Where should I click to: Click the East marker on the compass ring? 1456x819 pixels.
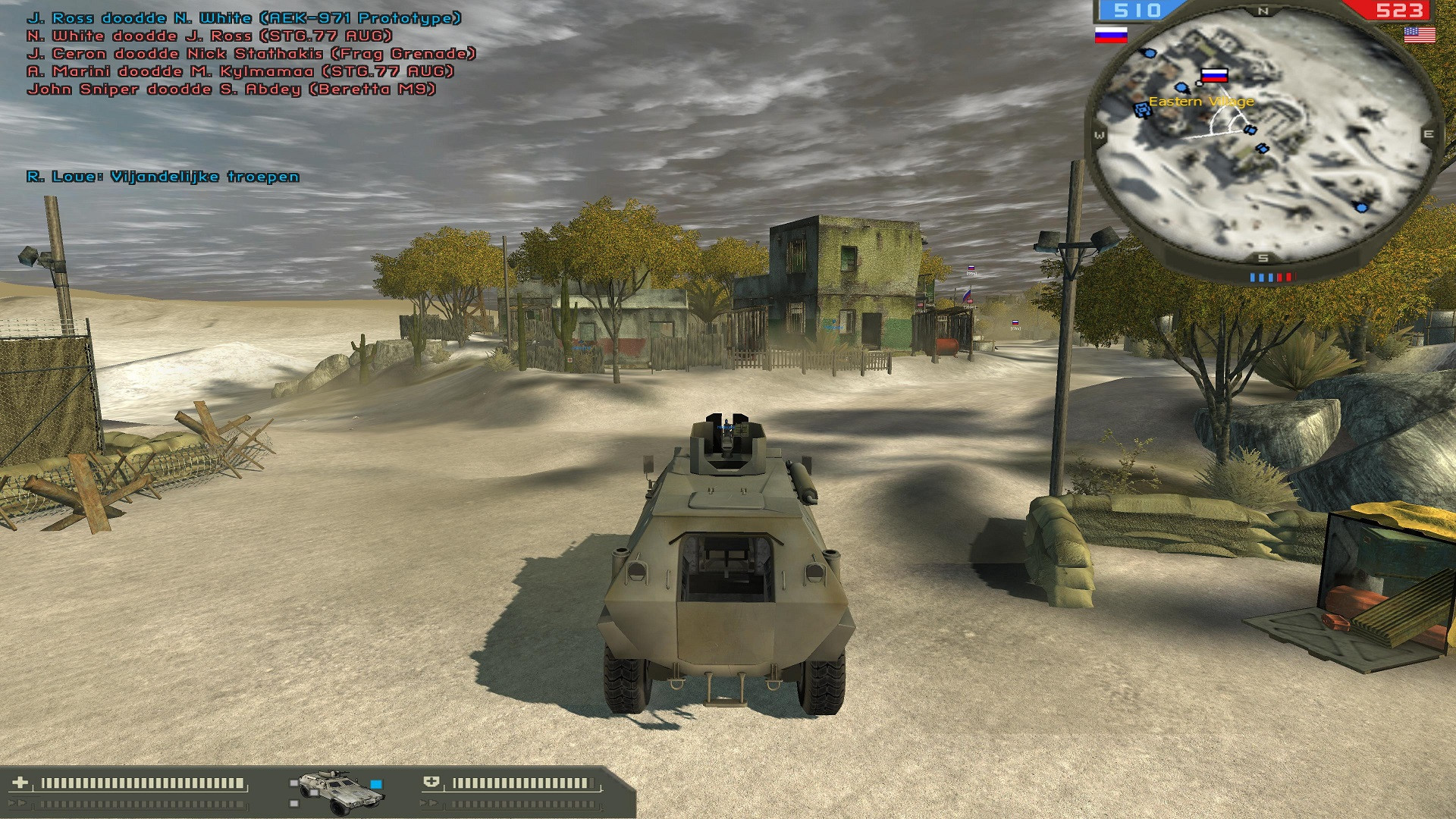(x=1430, y=133)
